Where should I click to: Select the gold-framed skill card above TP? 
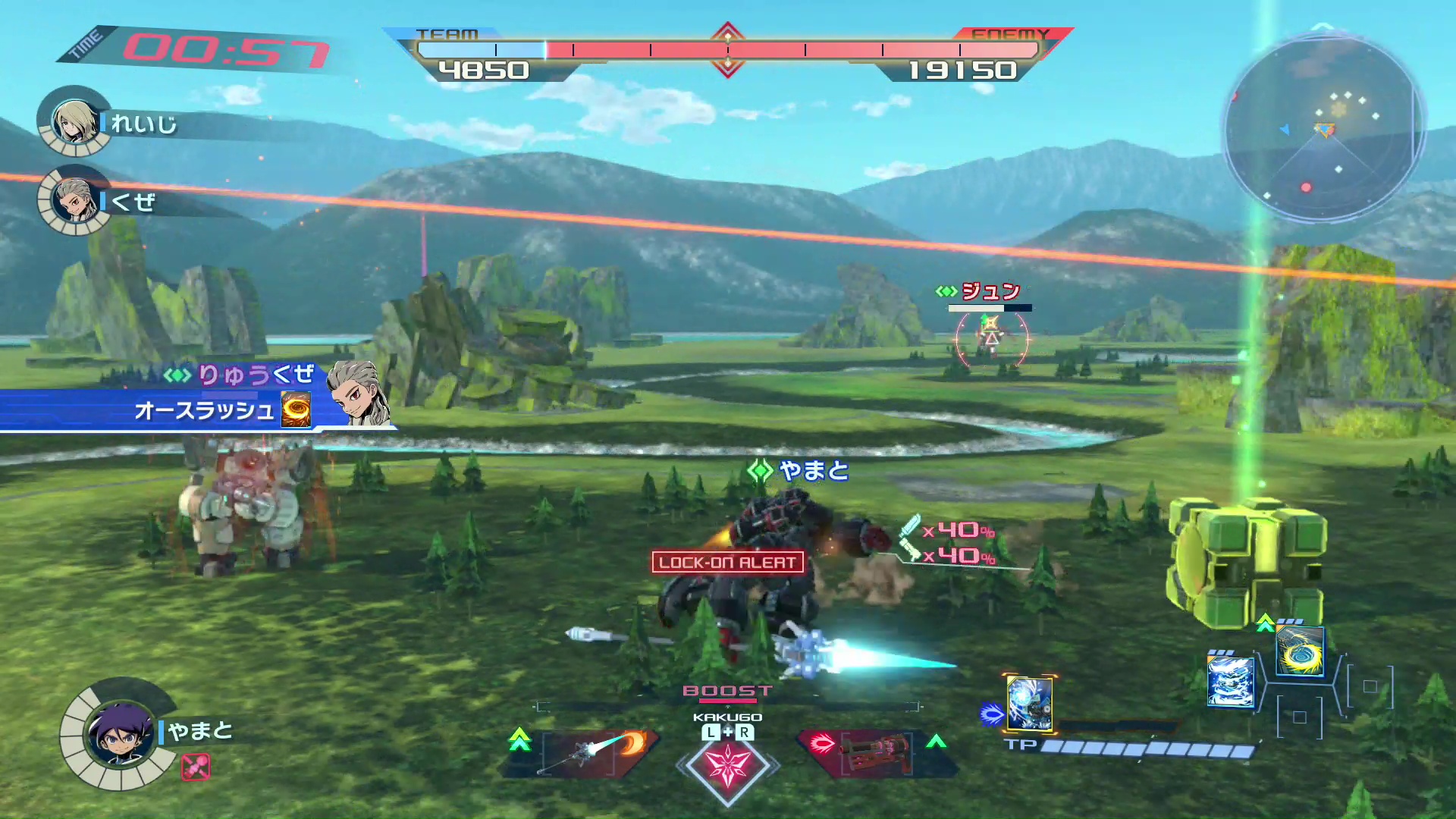(x=1029, y=703)
